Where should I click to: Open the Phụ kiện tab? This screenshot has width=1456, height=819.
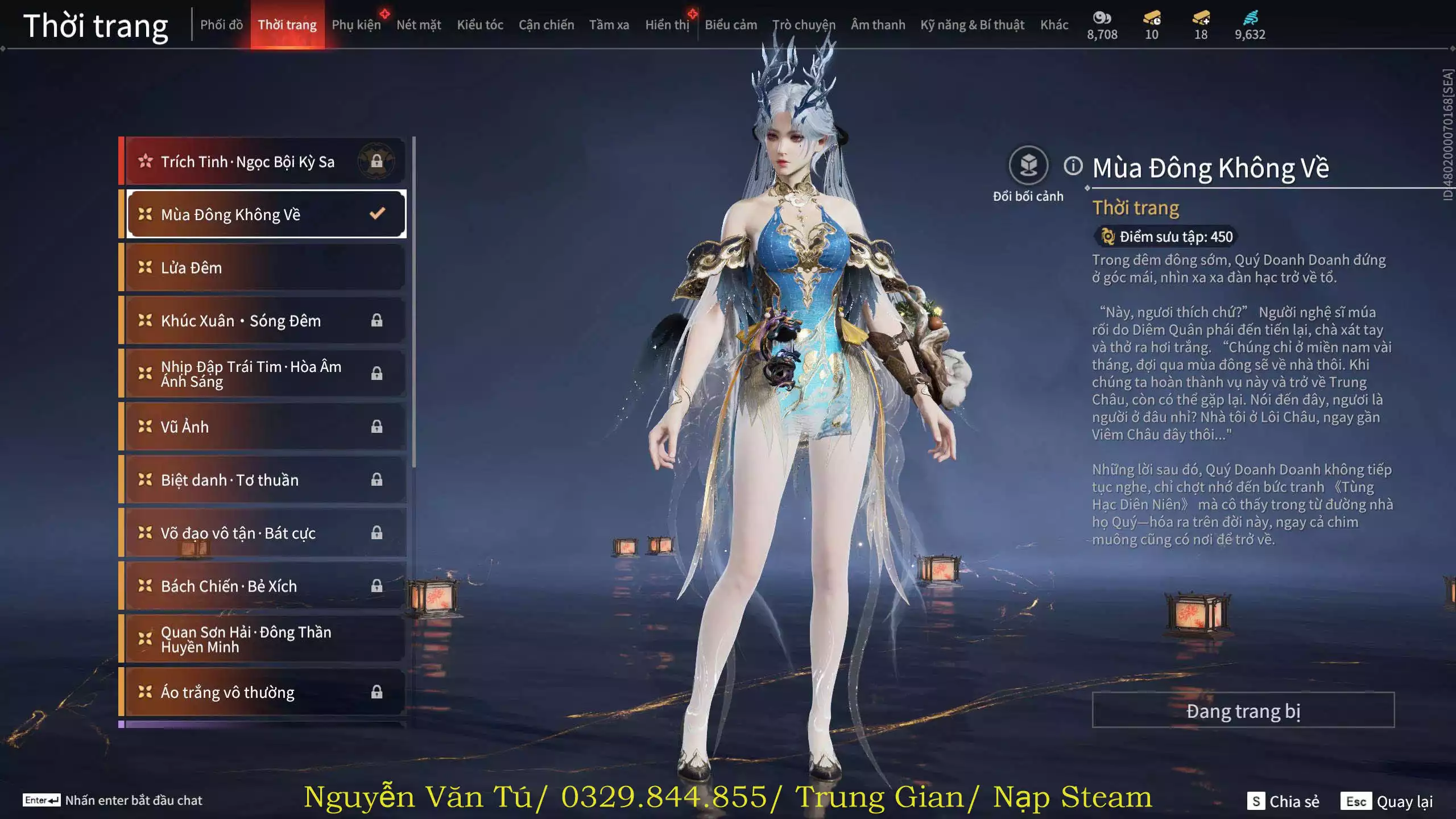coord(356,25)
